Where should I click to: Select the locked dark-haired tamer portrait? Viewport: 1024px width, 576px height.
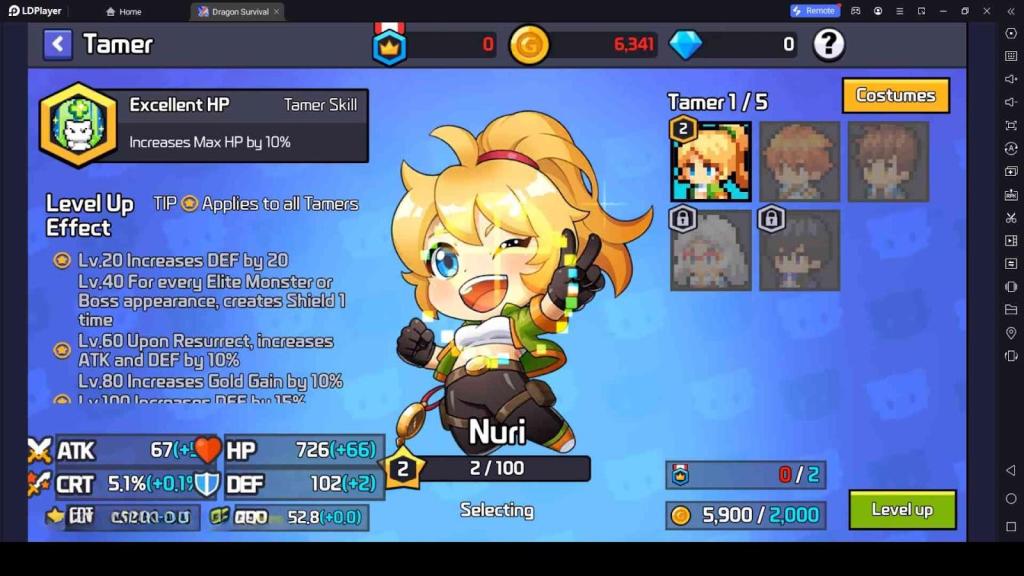799,250
